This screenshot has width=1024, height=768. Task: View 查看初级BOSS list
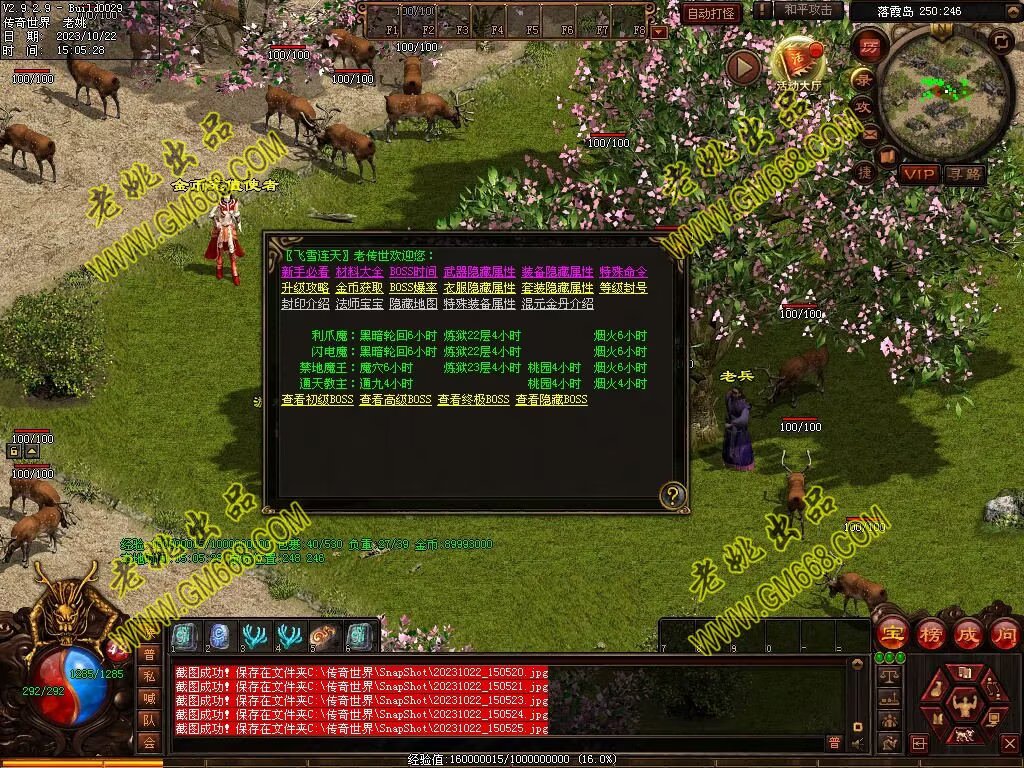317,400
